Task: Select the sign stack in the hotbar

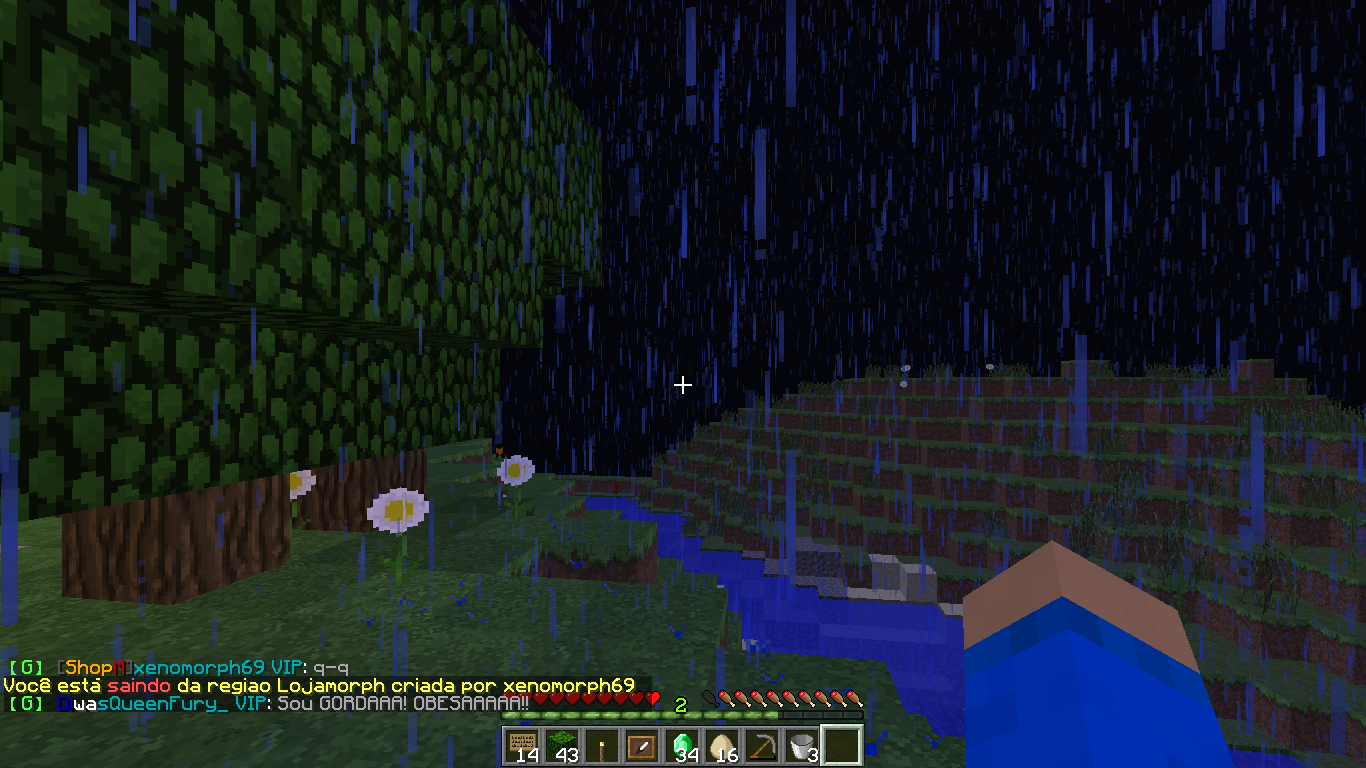Action: [x=522, y=745]
